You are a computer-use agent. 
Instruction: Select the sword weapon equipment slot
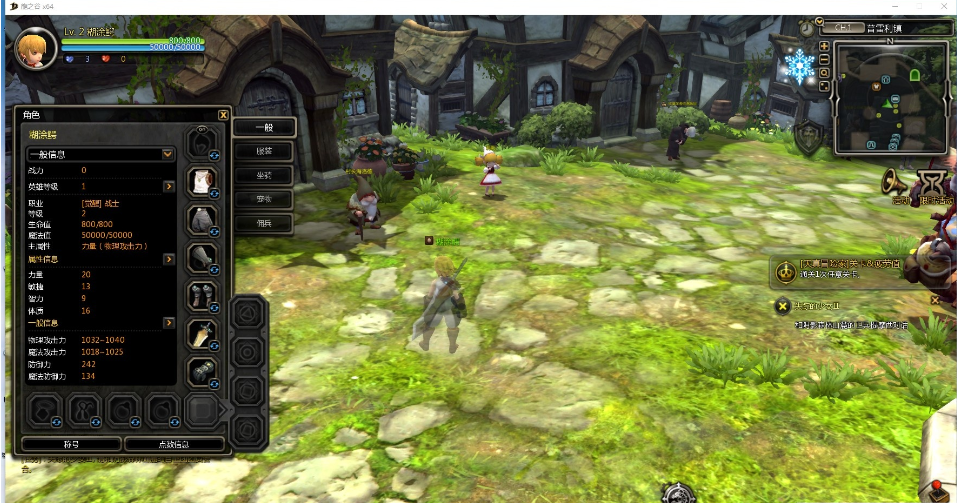[x=203, y=335]
